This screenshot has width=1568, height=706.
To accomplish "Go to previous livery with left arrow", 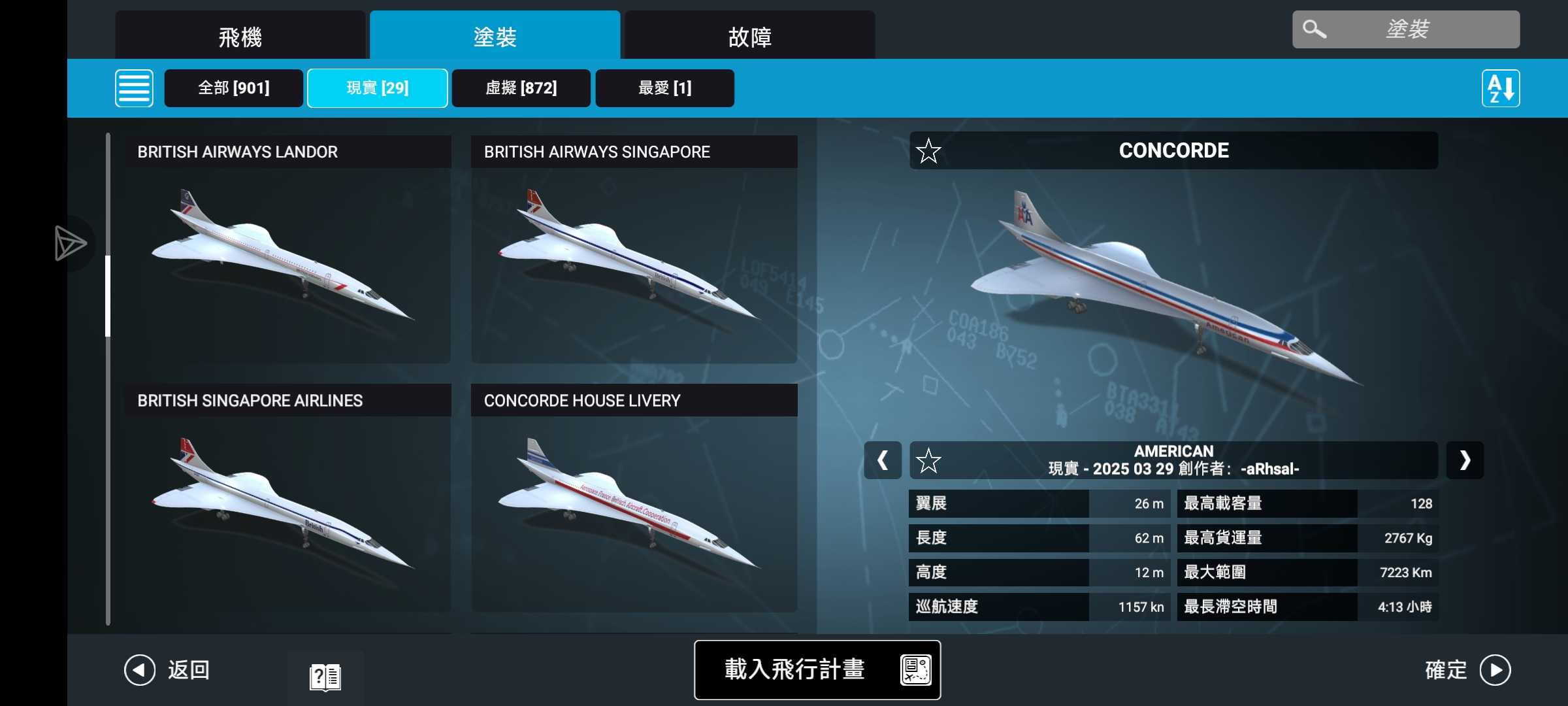I will coord(883,460).
